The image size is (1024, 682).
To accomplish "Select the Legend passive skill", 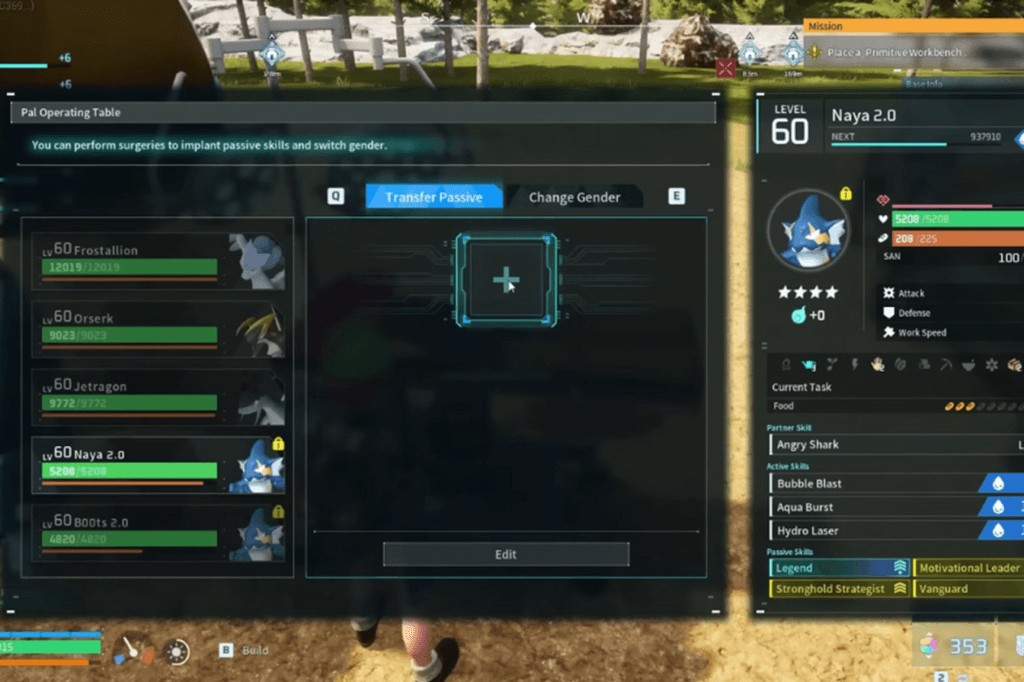I will click(838, 568).
